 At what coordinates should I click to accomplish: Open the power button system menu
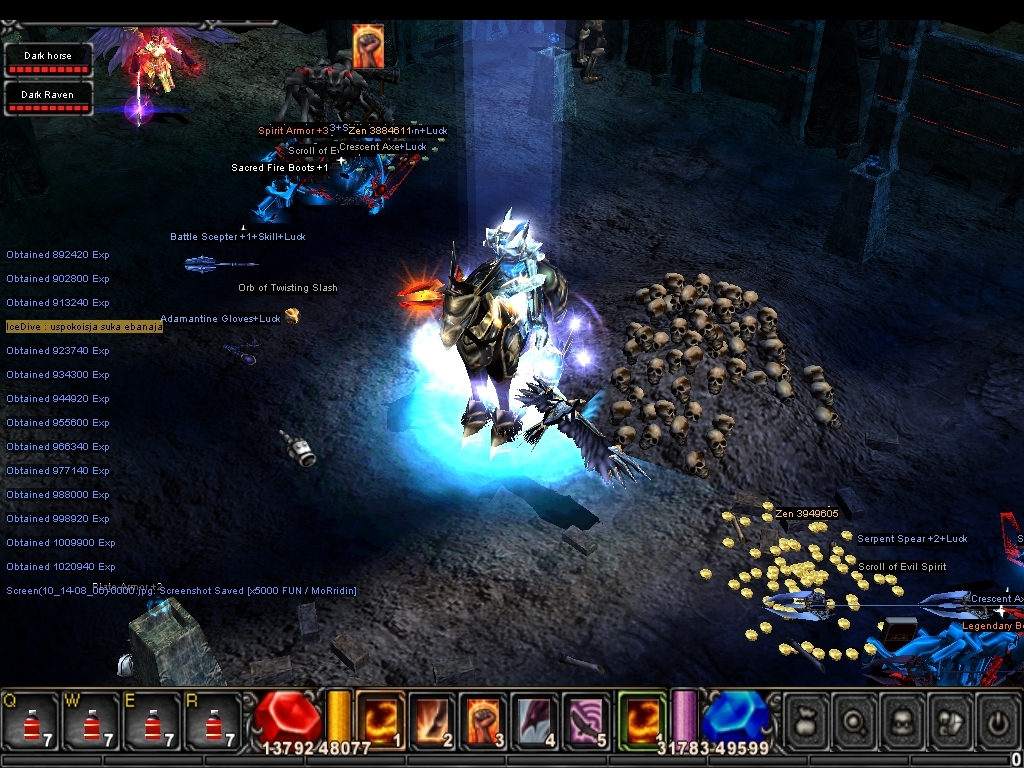pos(1000,719)
